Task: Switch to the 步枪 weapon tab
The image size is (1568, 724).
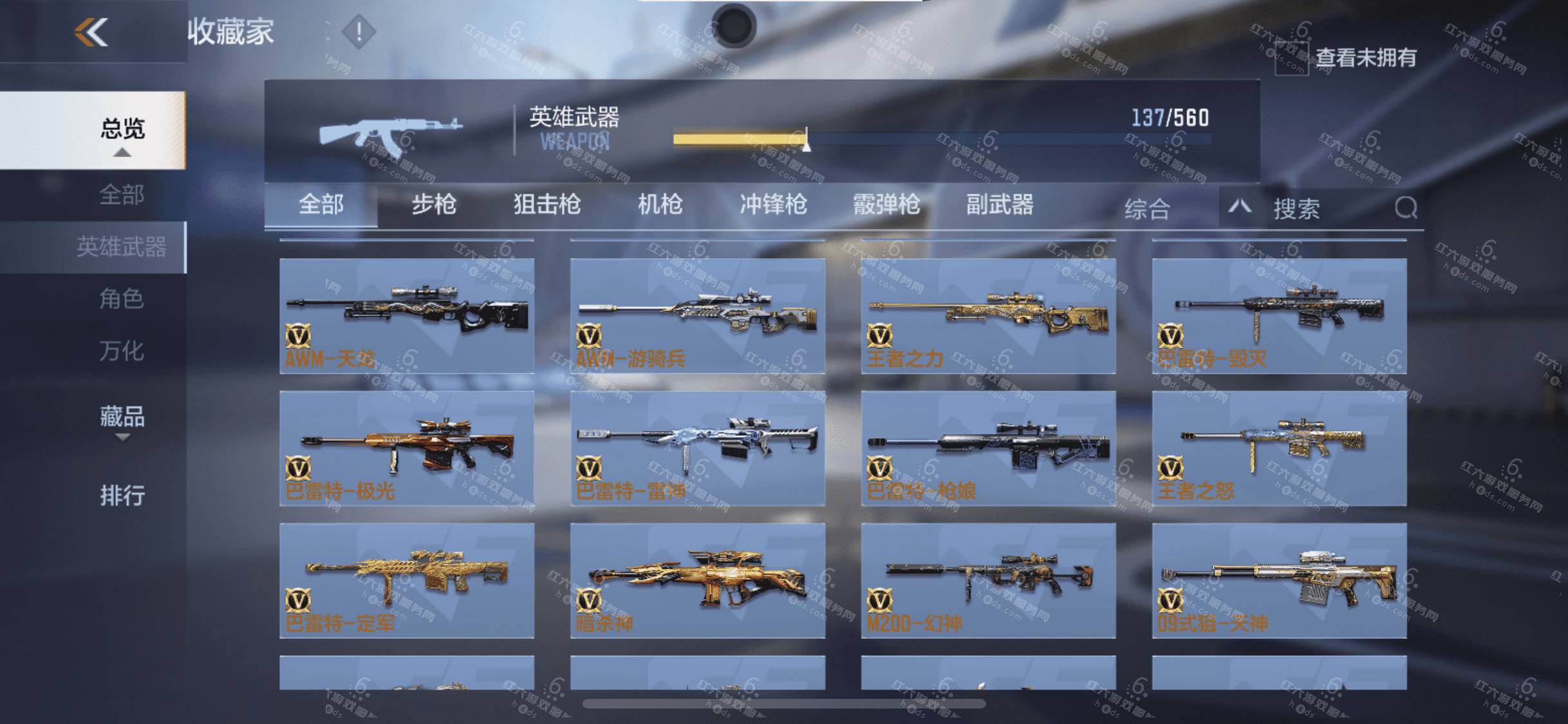Action: tap(434, 205)
